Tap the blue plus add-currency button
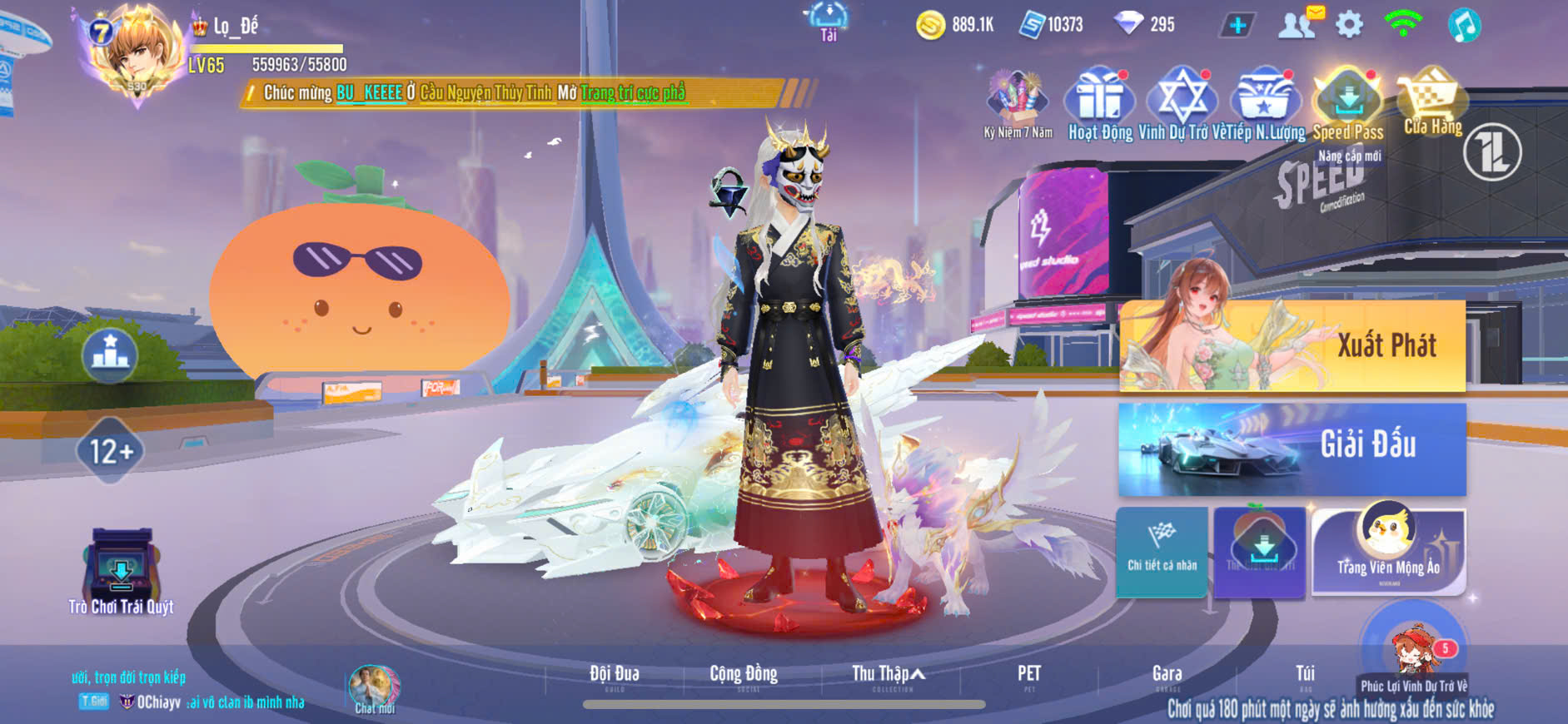This screenshot has height=724, width=1568. [1237, 25]
